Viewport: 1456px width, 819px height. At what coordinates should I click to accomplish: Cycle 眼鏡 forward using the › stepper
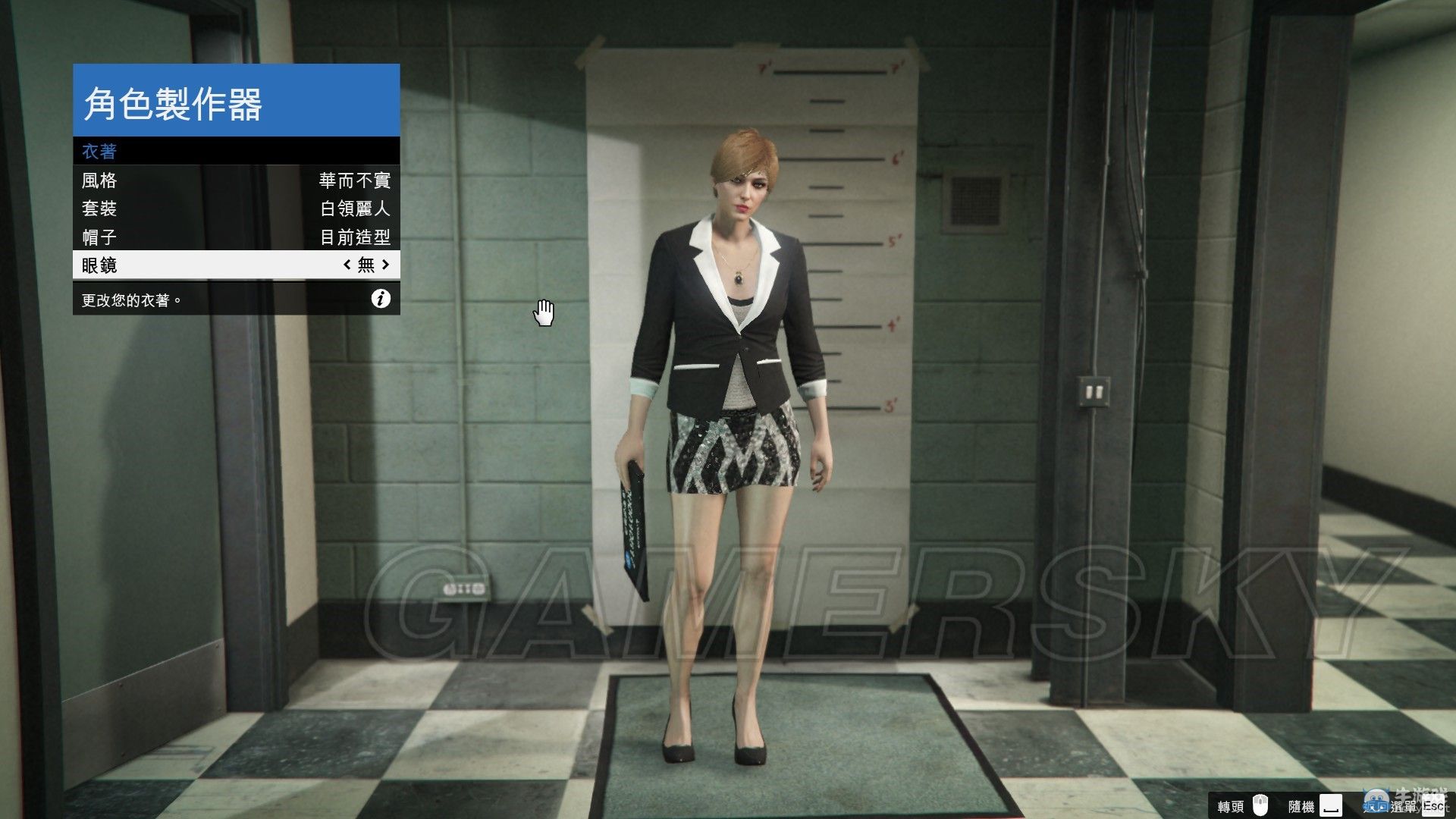pos(386,265)
